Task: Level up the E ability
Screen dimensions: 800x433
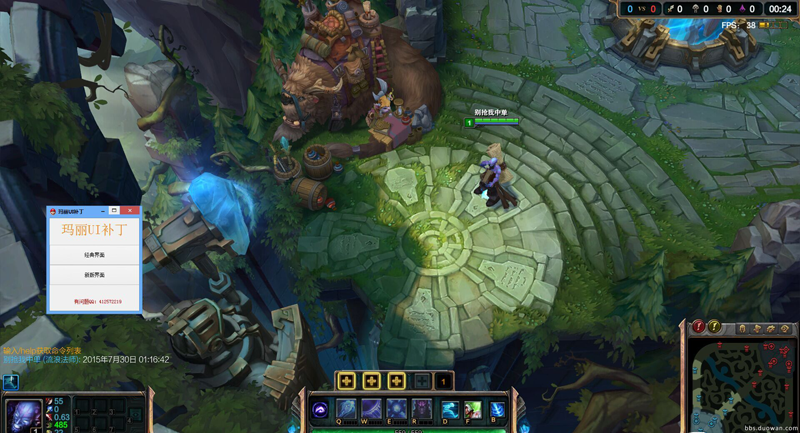Action: click(396, 381)
